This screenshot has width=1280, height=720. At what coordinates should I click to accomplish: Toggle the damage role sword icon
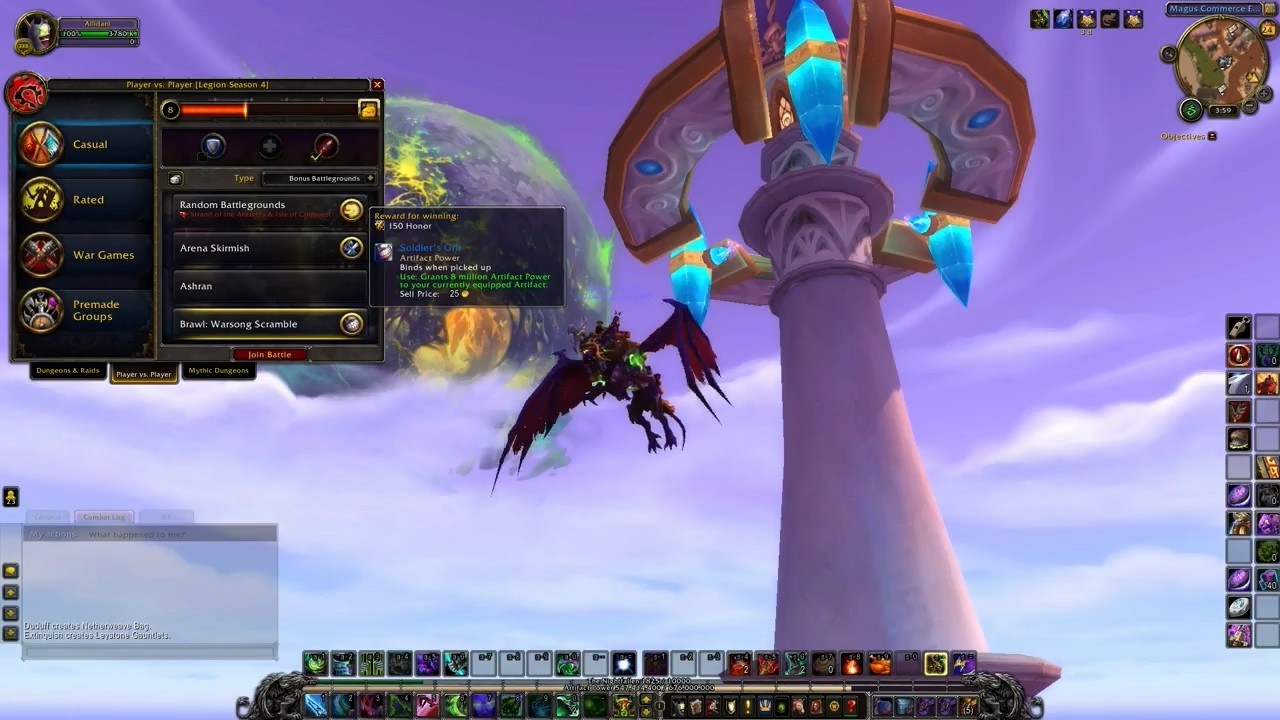coord(325,148)
